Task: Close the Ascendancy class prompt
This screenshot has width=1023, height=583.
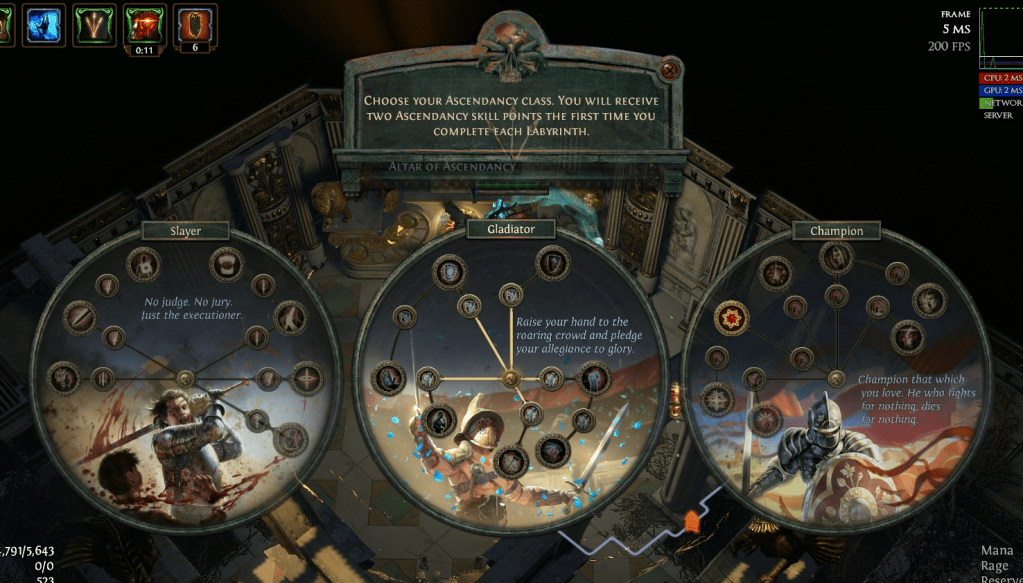Action: click(671, 69)
